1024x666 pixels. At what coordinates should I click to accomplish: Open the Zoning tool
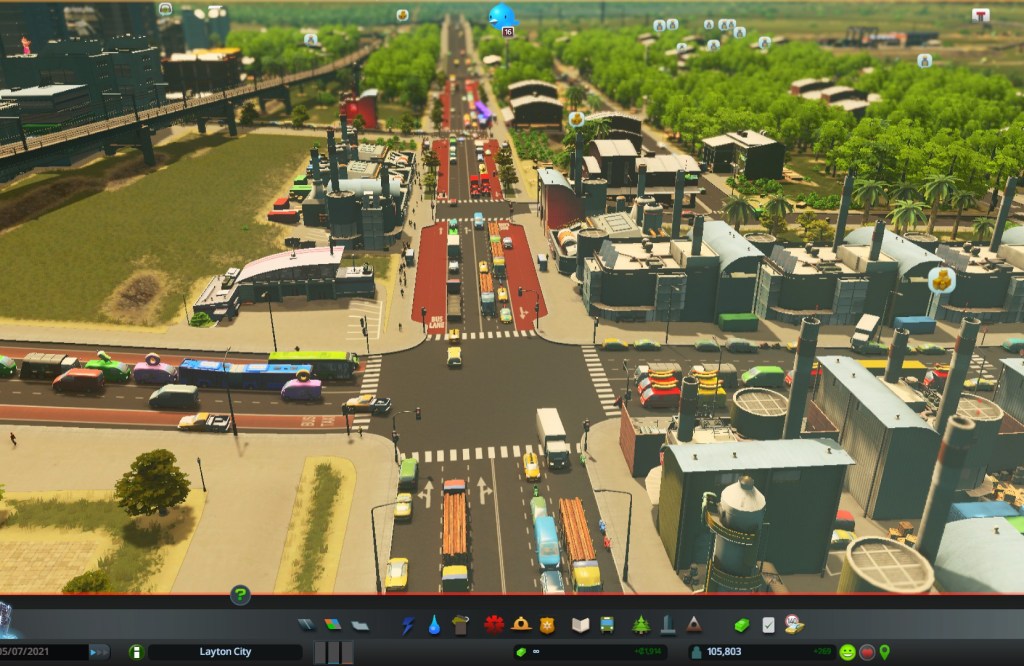(x=332, y=625)
